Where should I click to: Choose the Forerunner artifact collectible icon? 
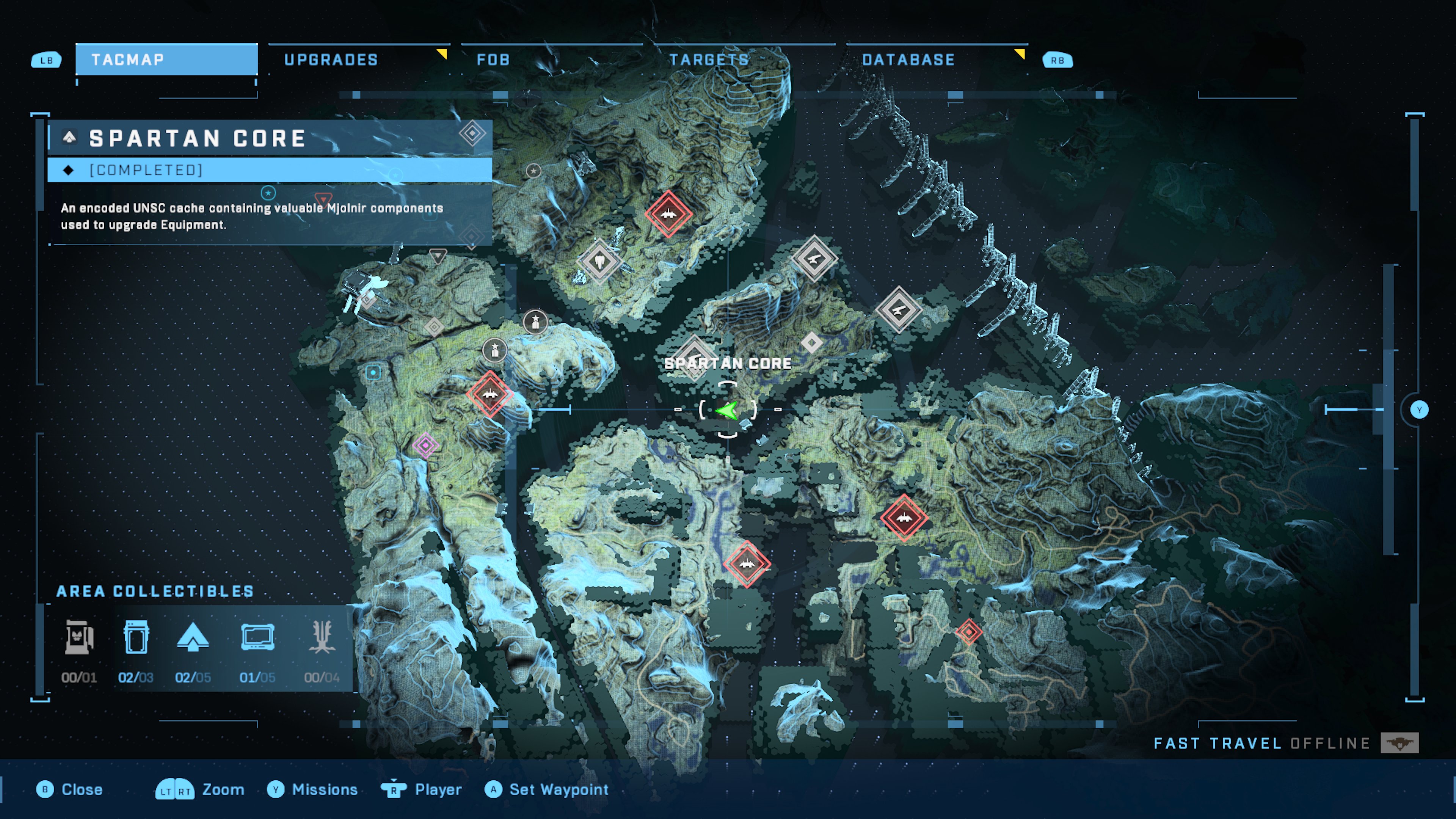pyautogui.click(x=322, y=637)
